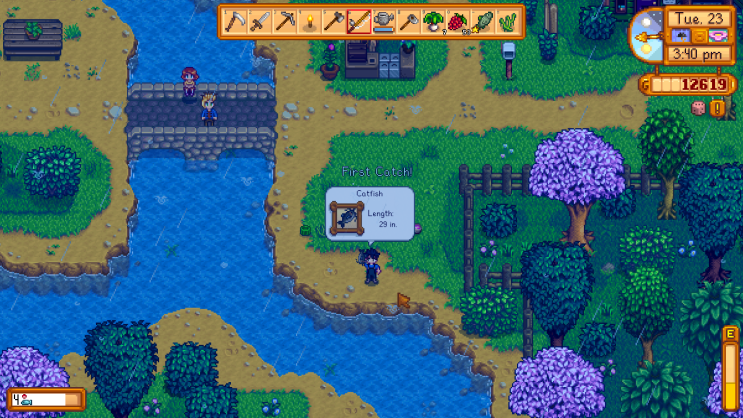
Task: Select the watering can slot
Action: pos(384,21)
